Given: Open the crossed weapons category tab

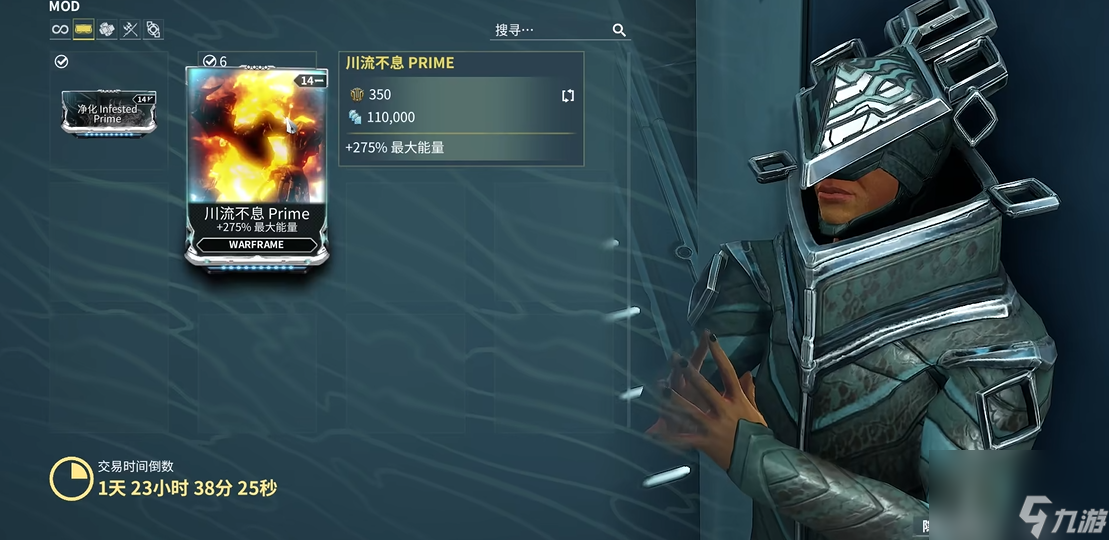Looking at the screenshot, I should click(x=130, y=29).
